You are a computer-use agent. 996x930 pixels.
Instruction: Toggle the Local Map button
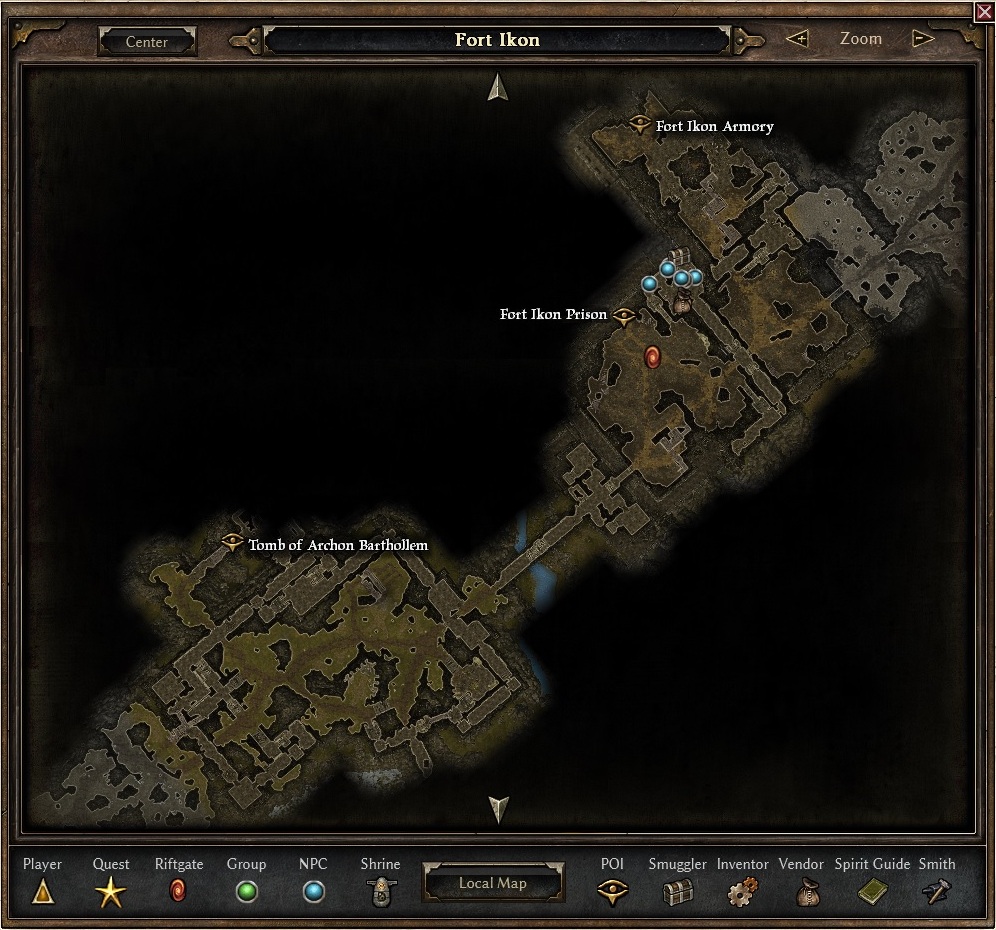tap(493, 883)
